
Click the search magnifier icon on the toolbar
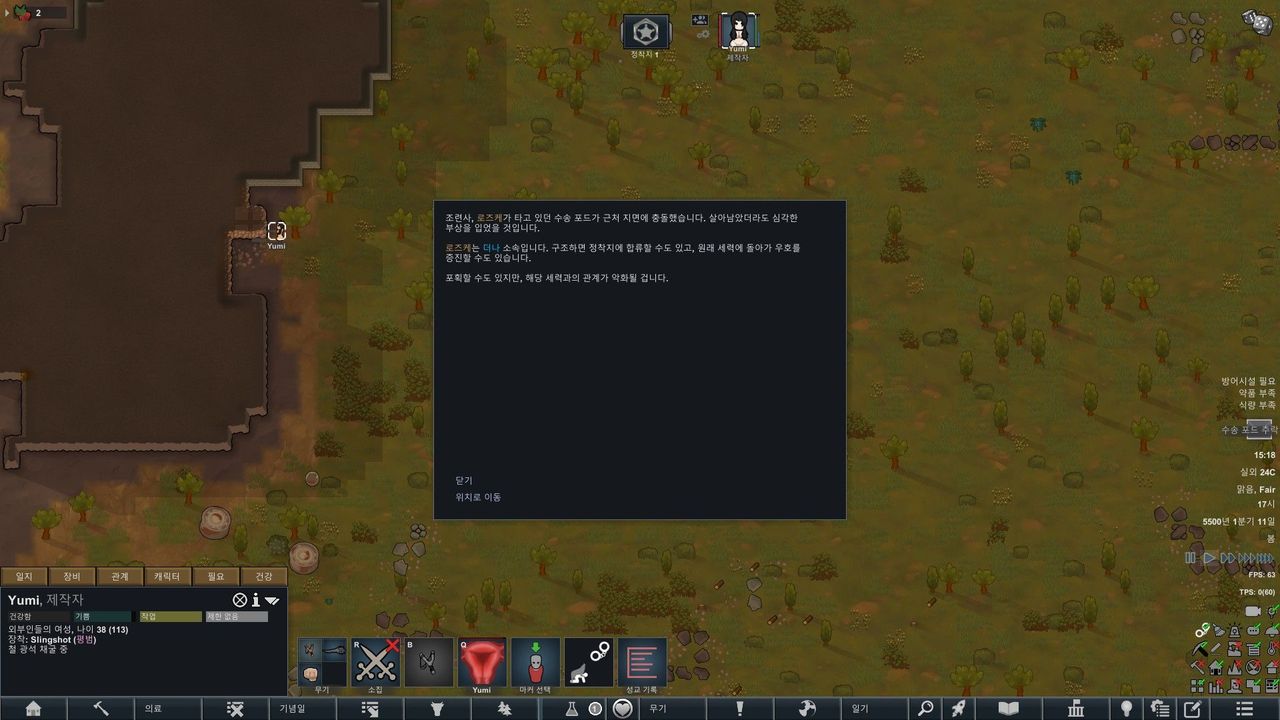point(926,707)
